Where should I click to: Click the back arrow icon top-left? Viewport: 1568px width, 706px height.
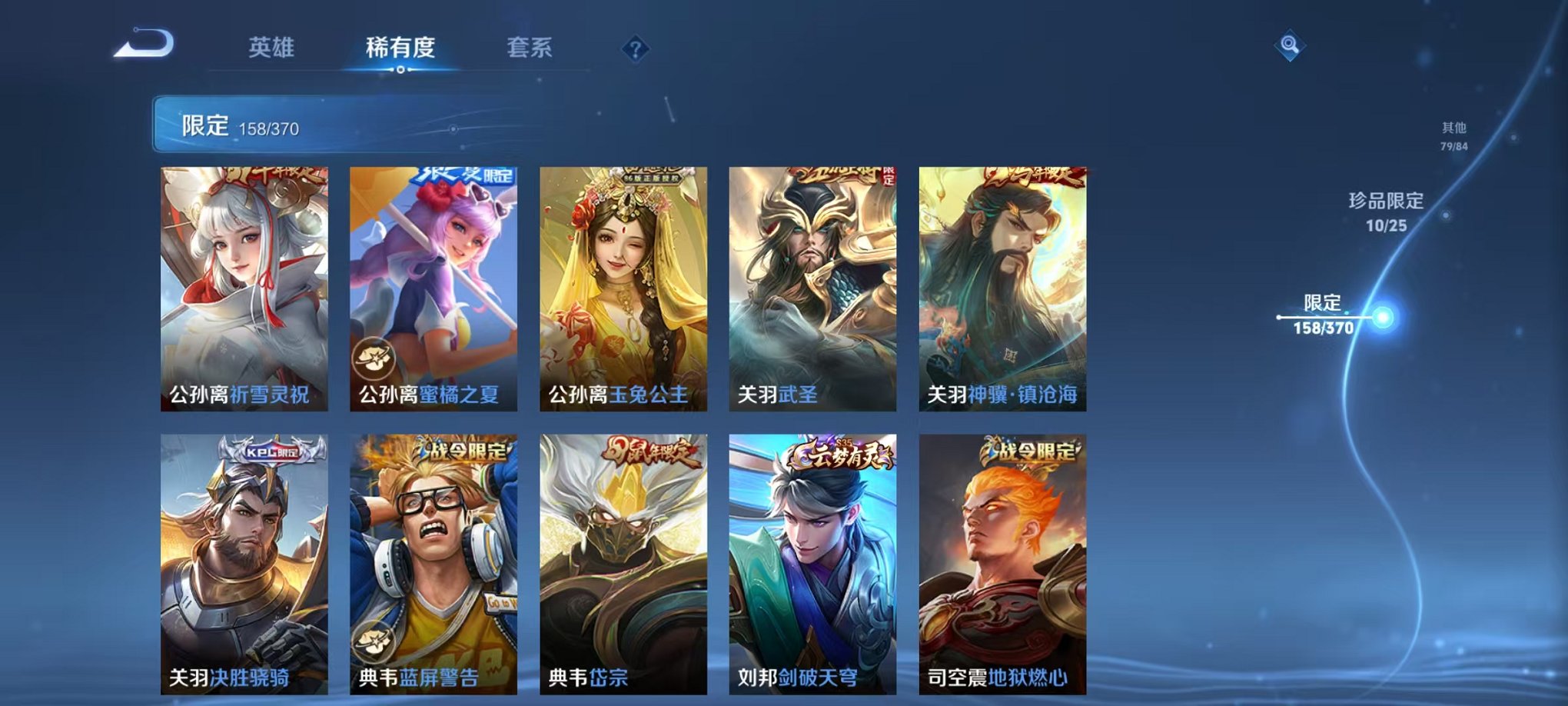141,46
